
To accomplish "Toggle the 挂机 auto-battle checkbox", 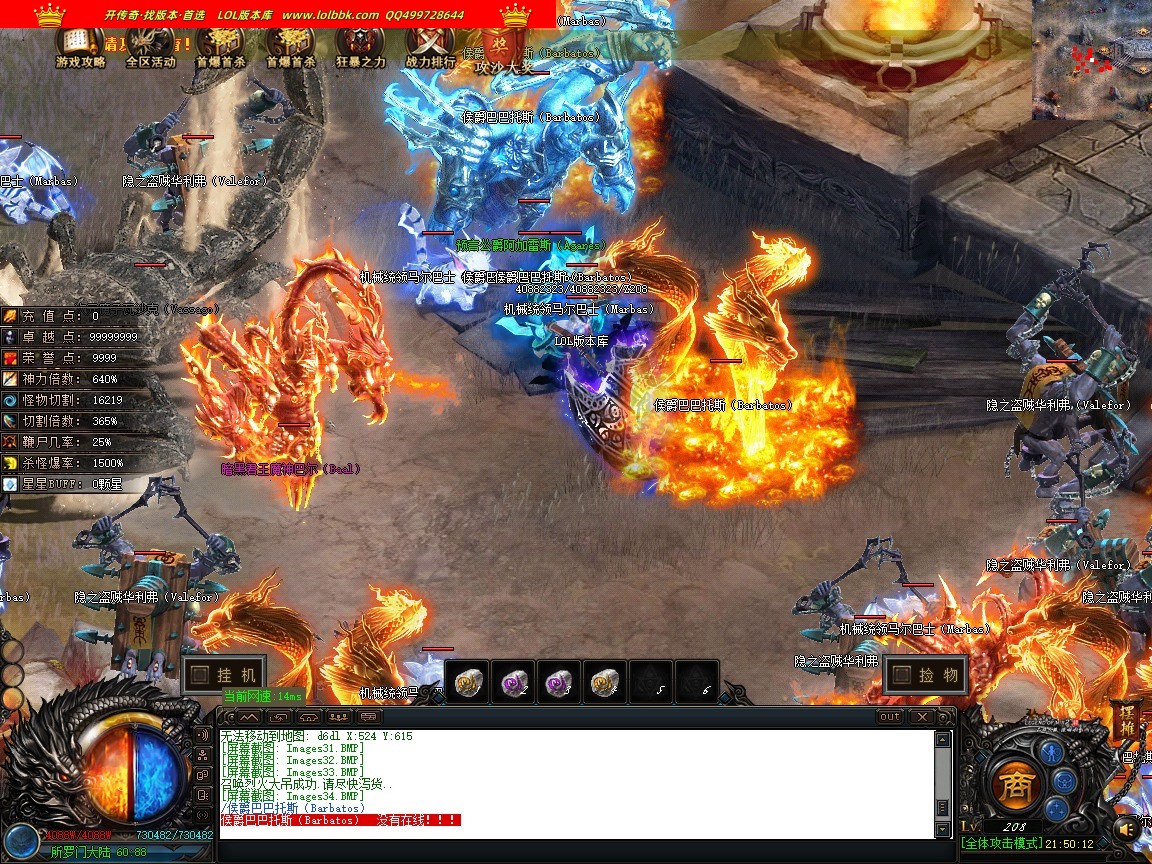I will click(x=201, y=674).
